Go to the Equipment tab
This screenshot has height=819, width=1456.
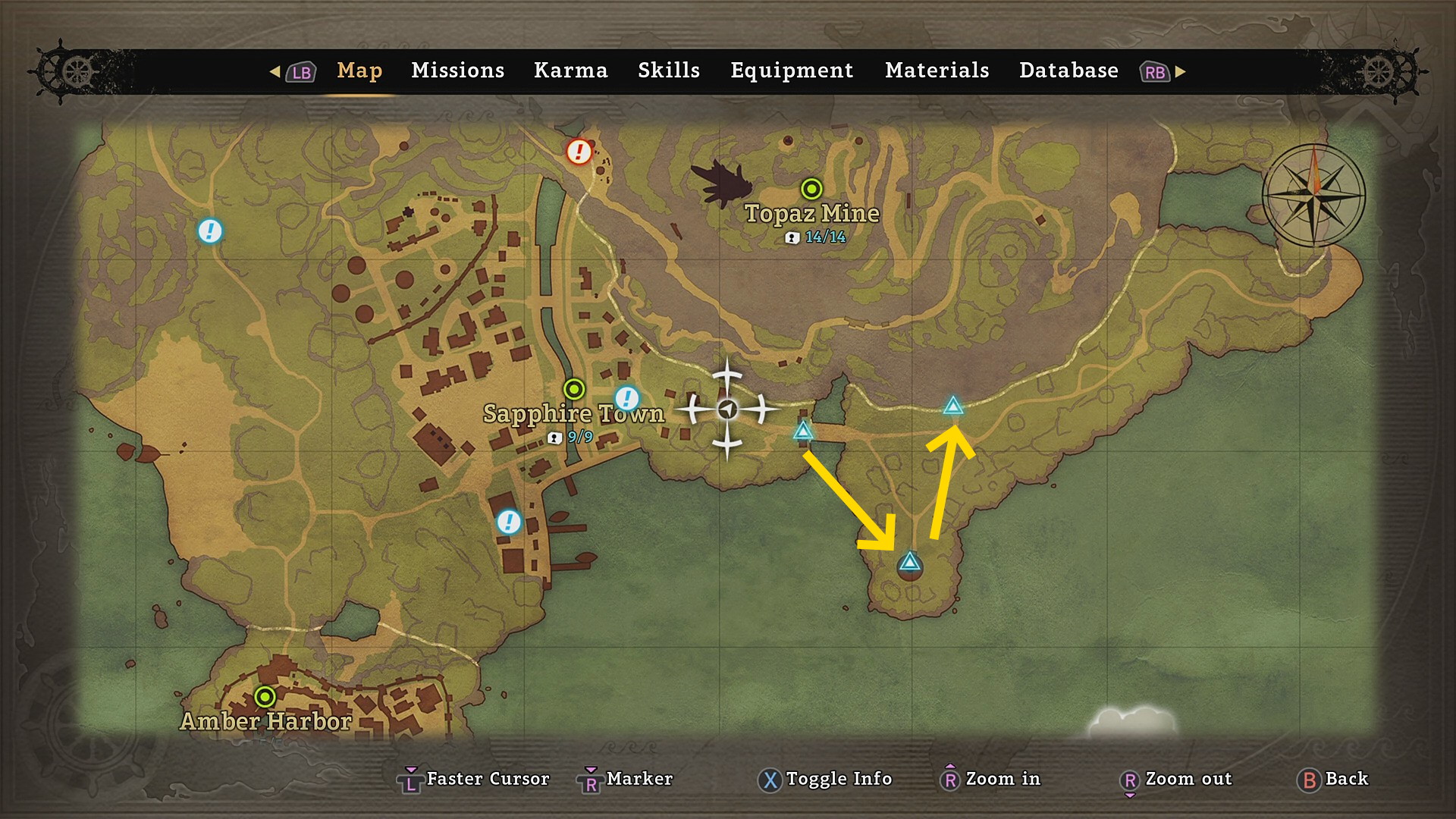tap(792, 71)
